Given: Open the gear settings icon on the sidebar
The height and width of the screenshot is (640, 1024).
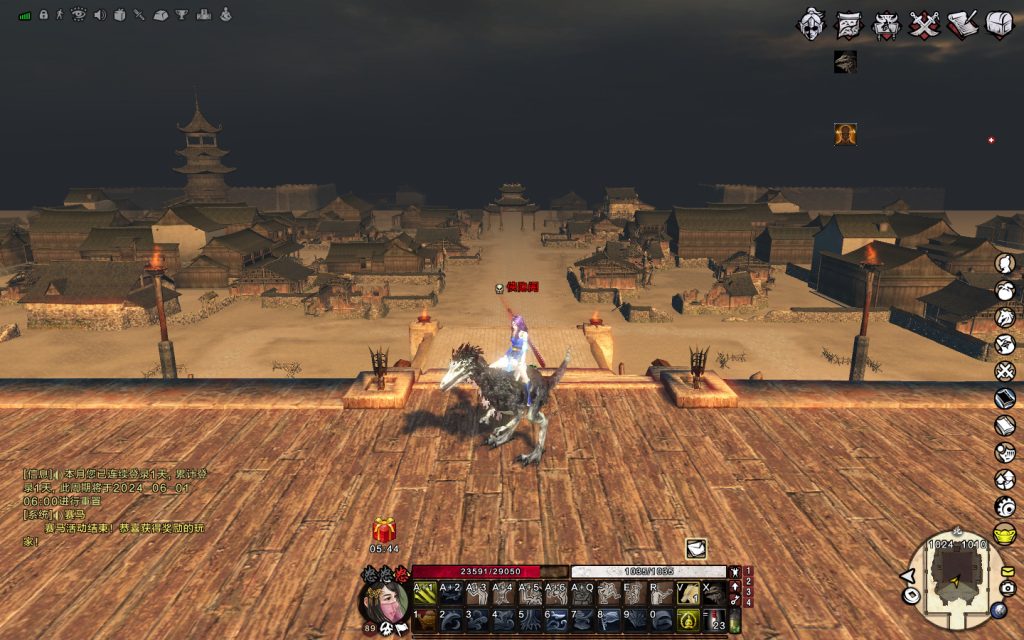Looking at the screenshot, I should pos(1005,506).
